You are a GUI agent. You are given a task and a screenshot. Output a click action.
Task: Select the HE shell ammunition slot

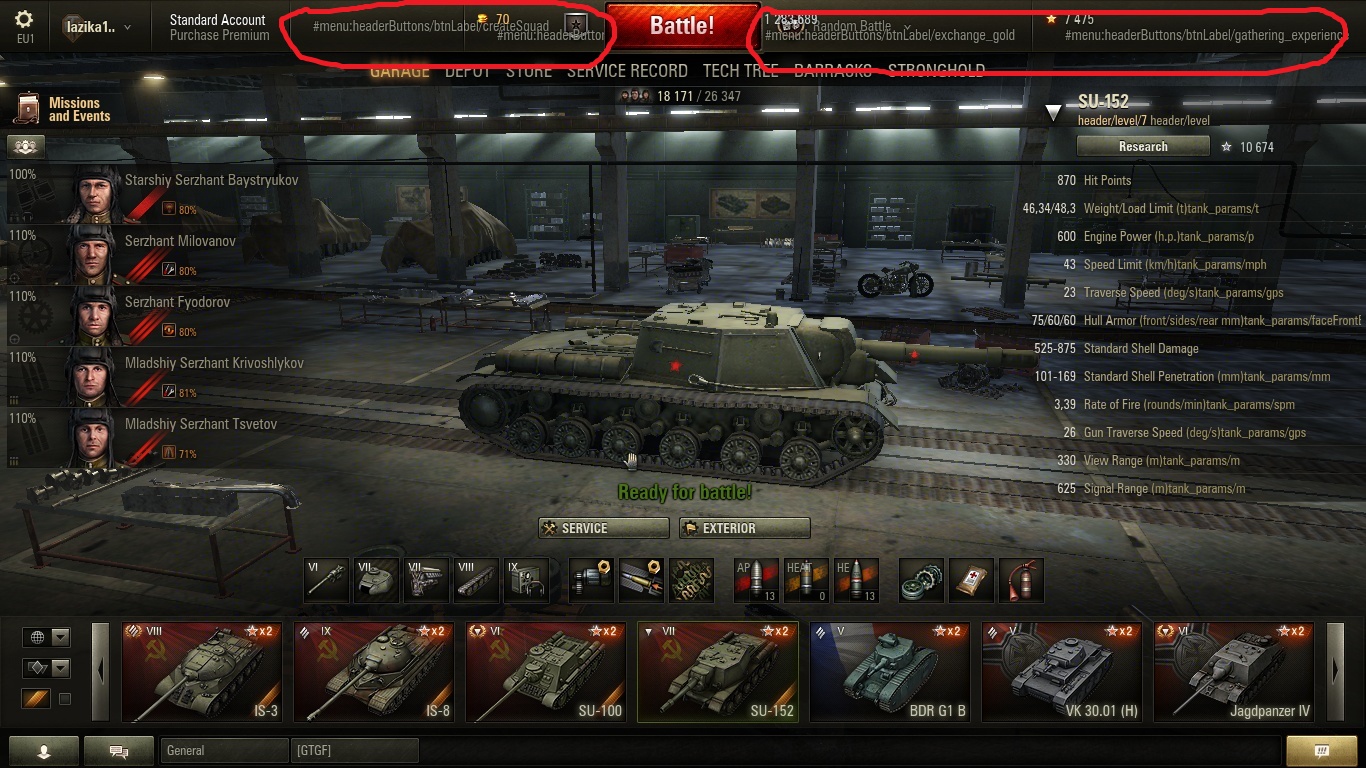(x=856, y=580)
